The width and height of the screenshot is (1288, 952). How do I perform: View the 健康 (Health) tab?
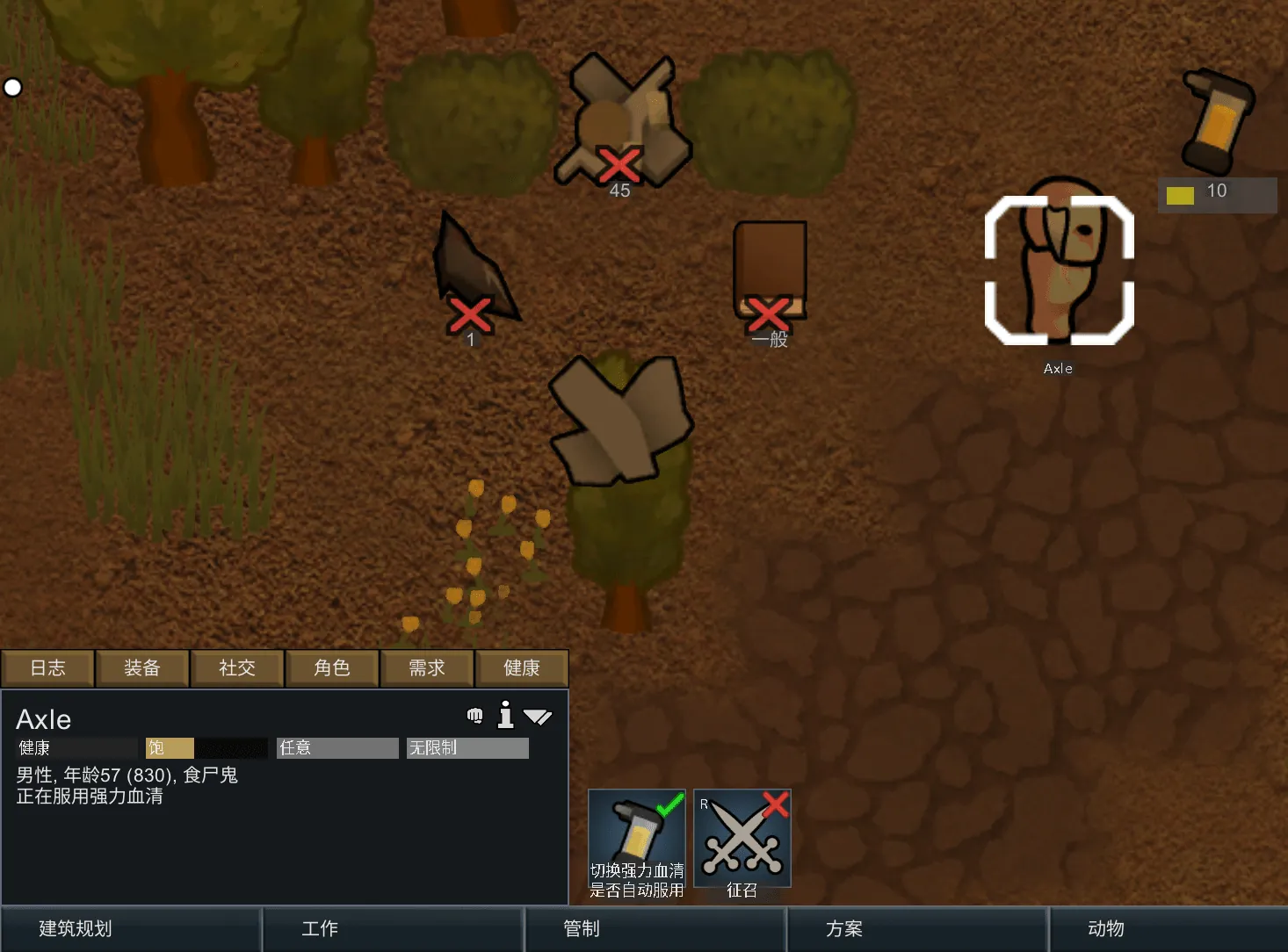522,668
